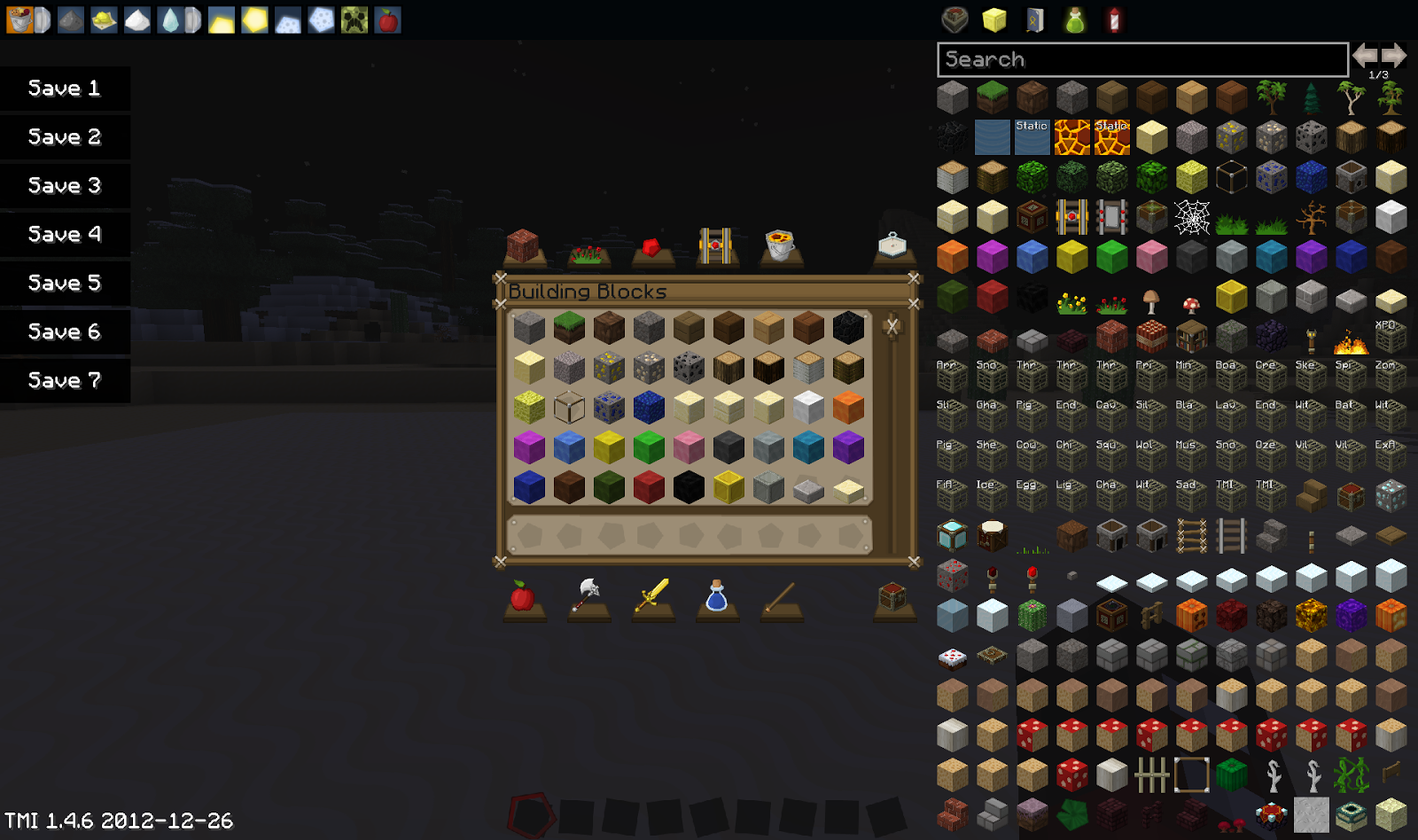This screenshot has width=1418, height=840.
Task: Click the bucket tab above the window
Action: (781, 247)
